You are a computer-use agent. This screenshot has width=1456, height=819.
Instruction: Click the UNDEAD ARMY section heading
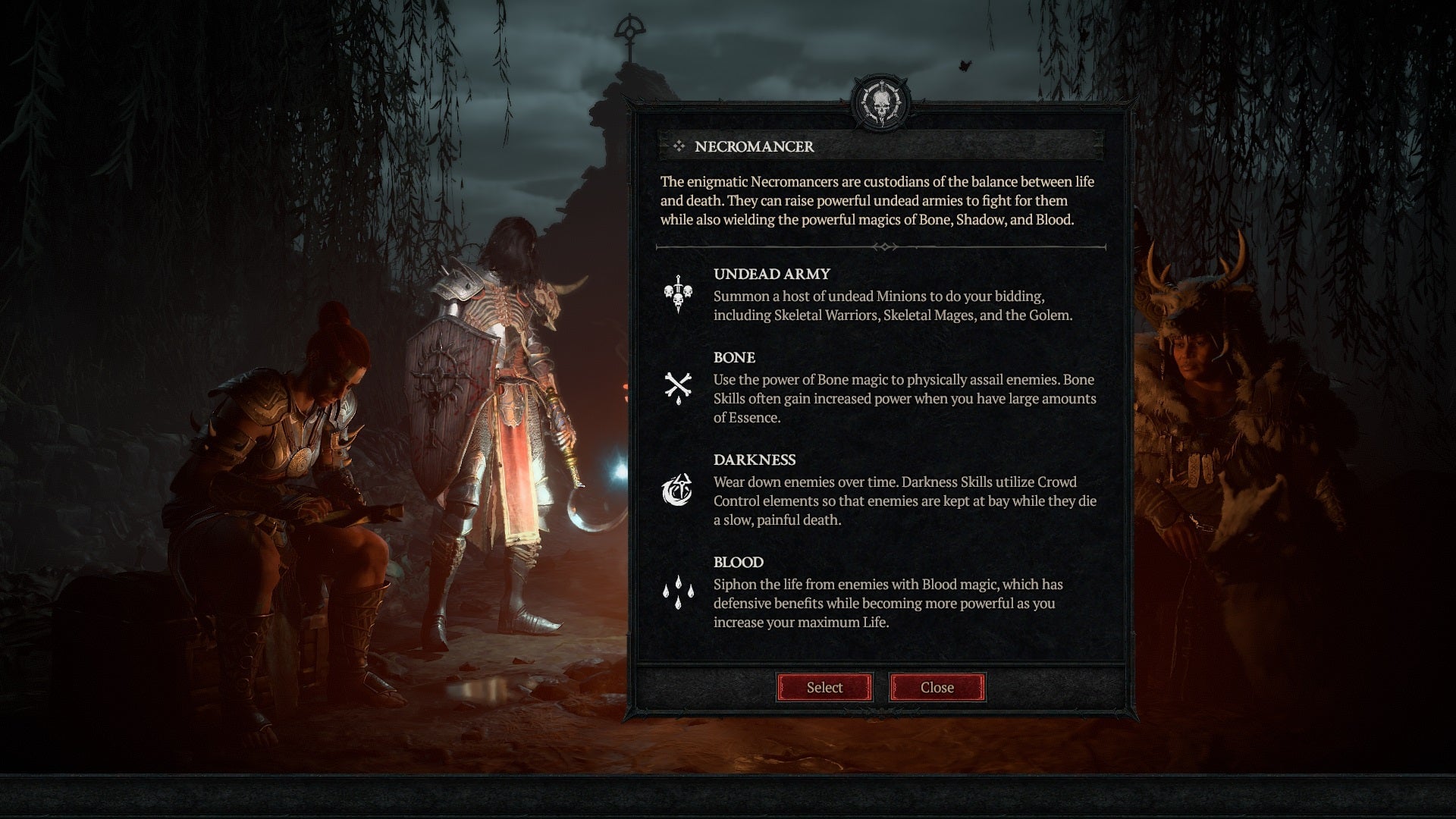[x=770, y=275]
